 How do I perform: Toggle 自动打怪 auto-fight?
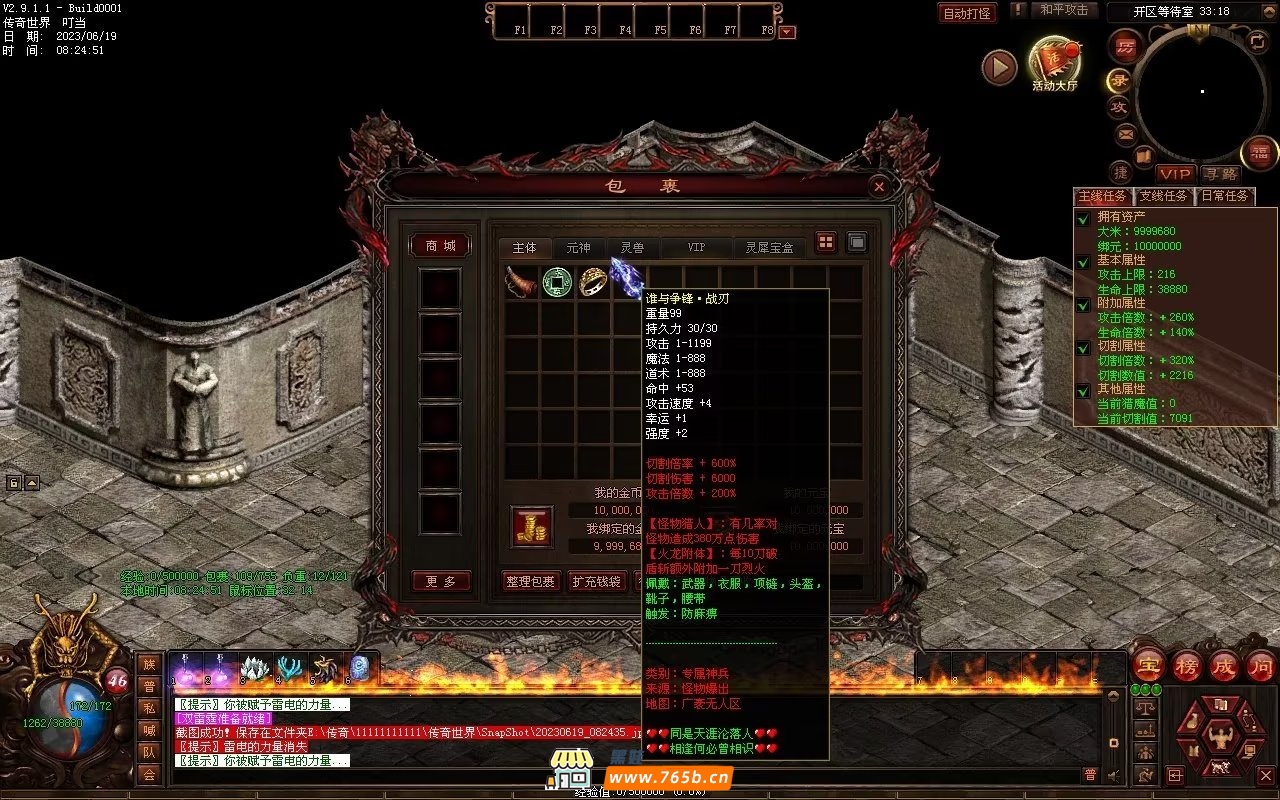click(x=967, y=13)
